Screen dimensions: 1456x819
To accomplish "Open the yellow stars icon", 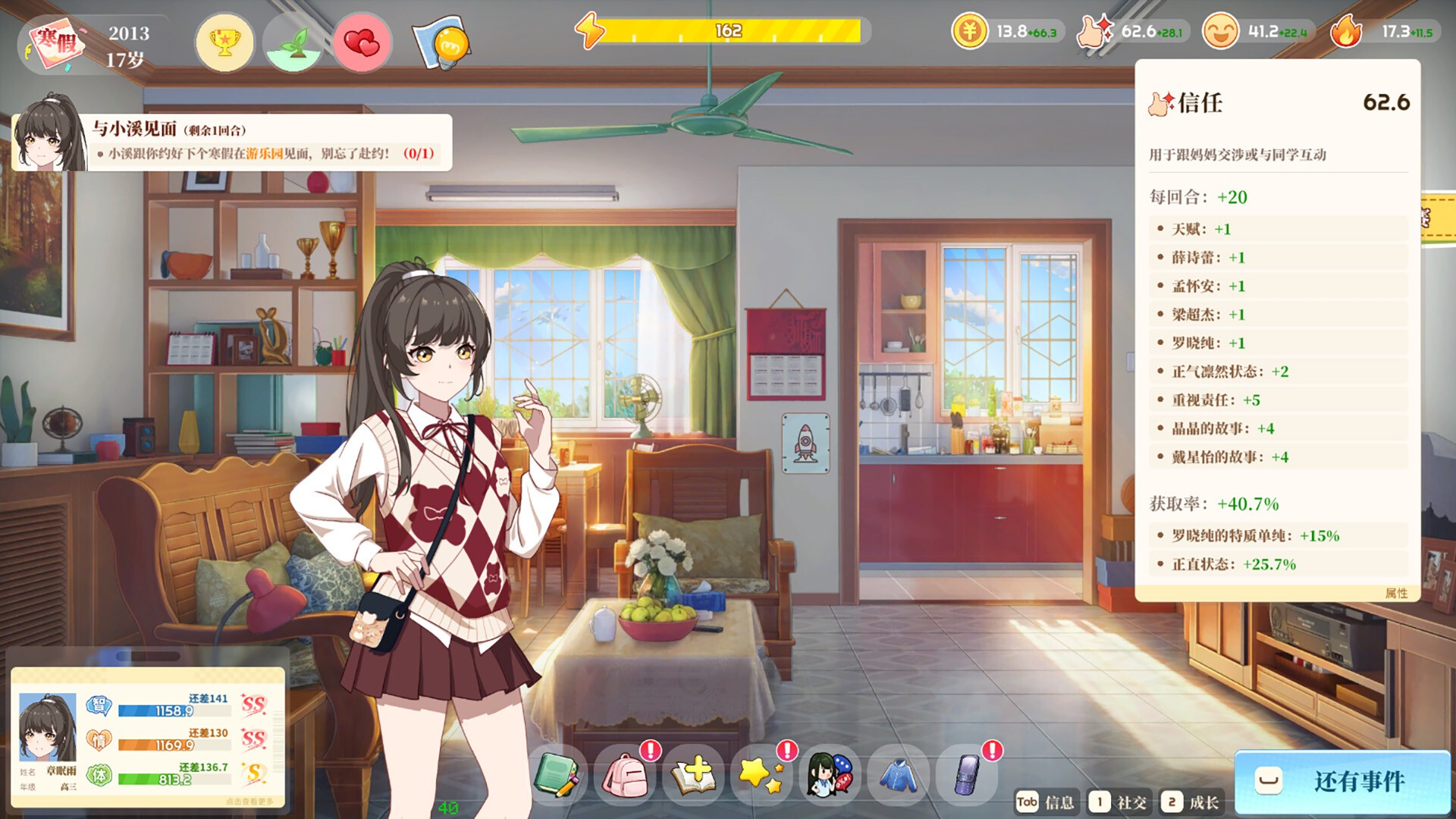I will click(x=761, y=775).
